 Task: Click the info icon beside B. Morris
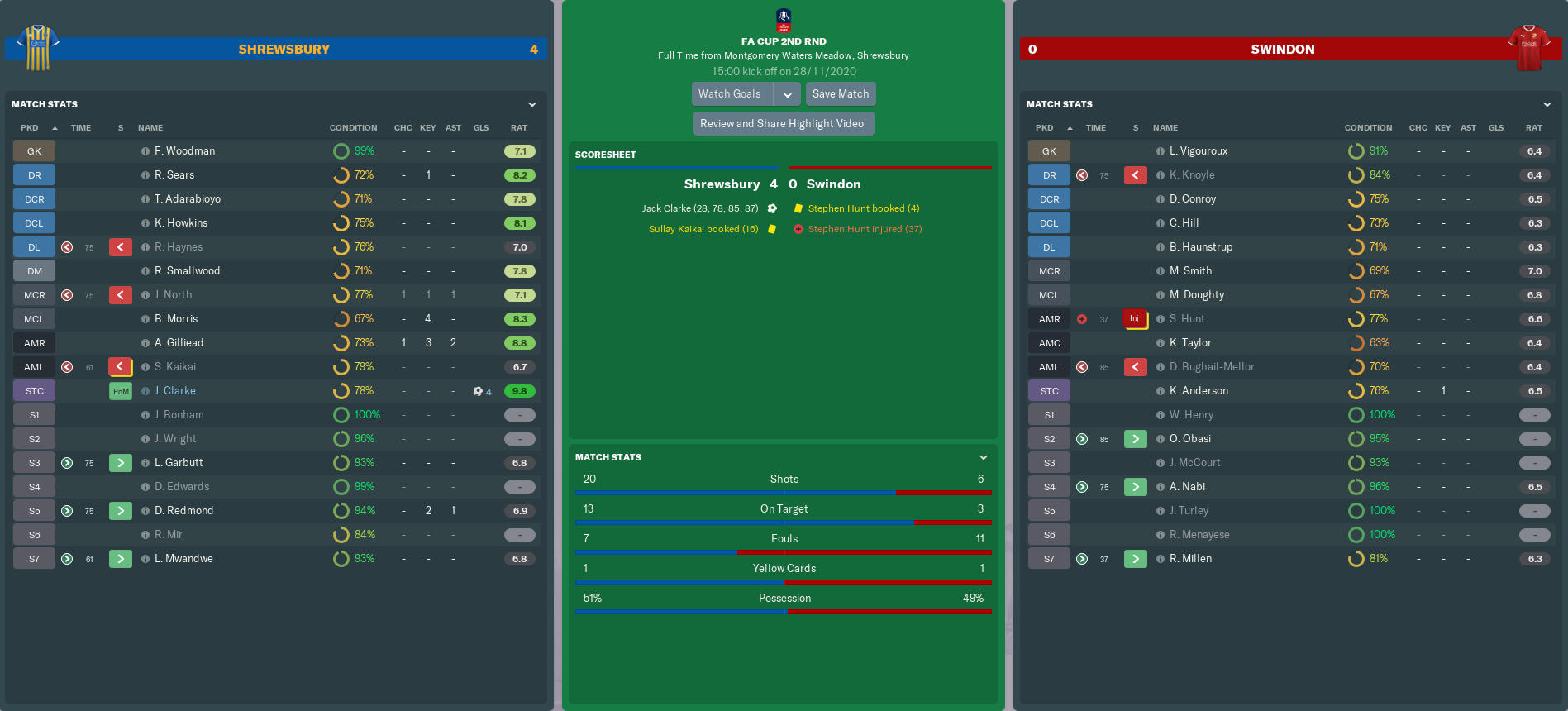[145, 319]
